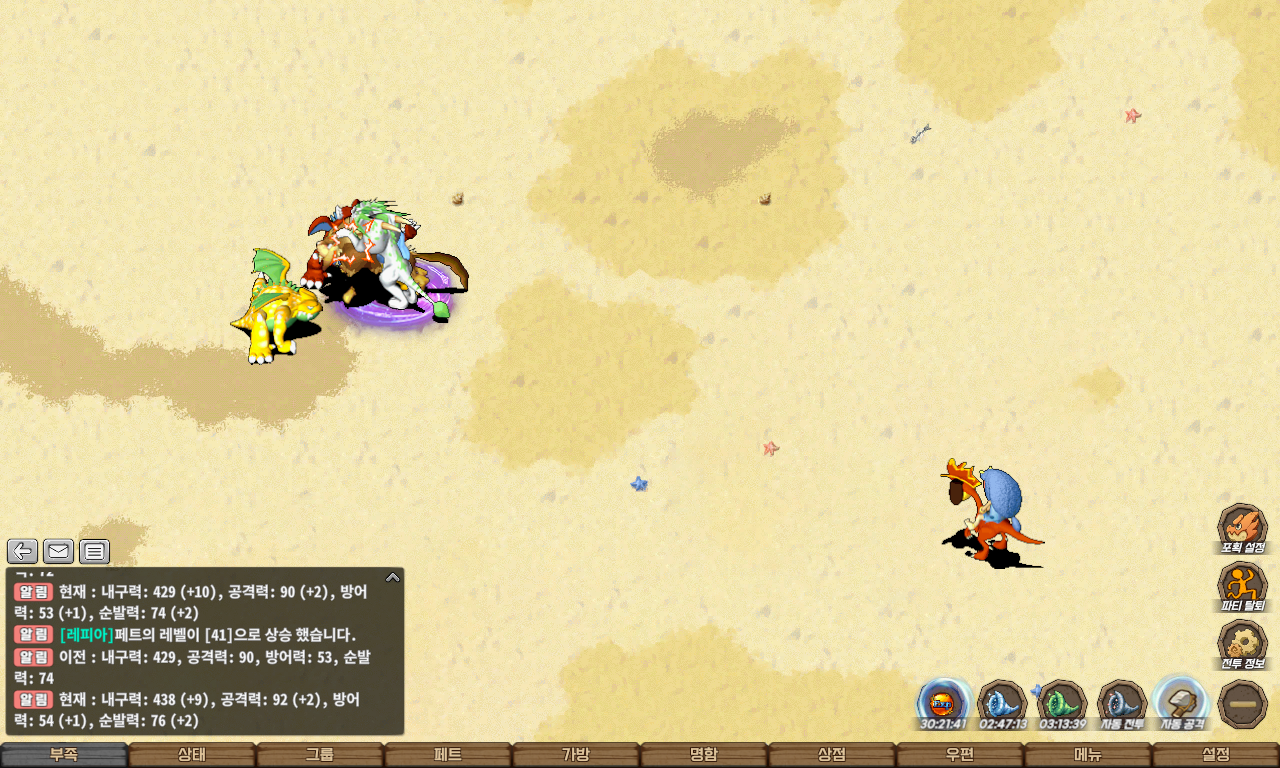
Task: Open the 메뉴 (Menu) button
Action: pyautogui.click(x=1088, y=755)
